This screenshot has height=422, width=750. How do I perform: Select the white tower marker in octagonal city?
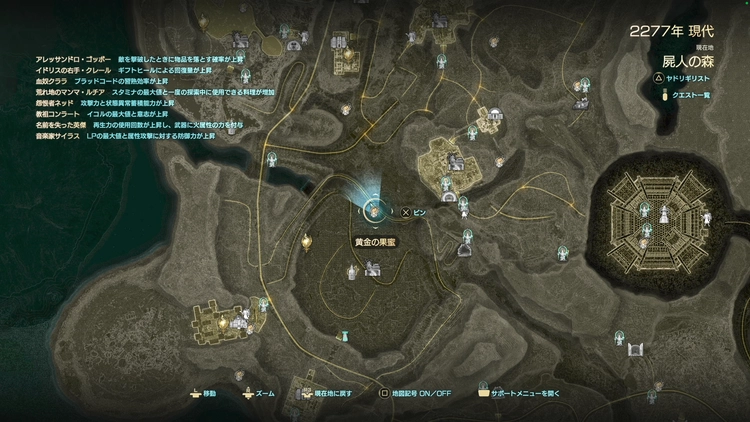664,213
